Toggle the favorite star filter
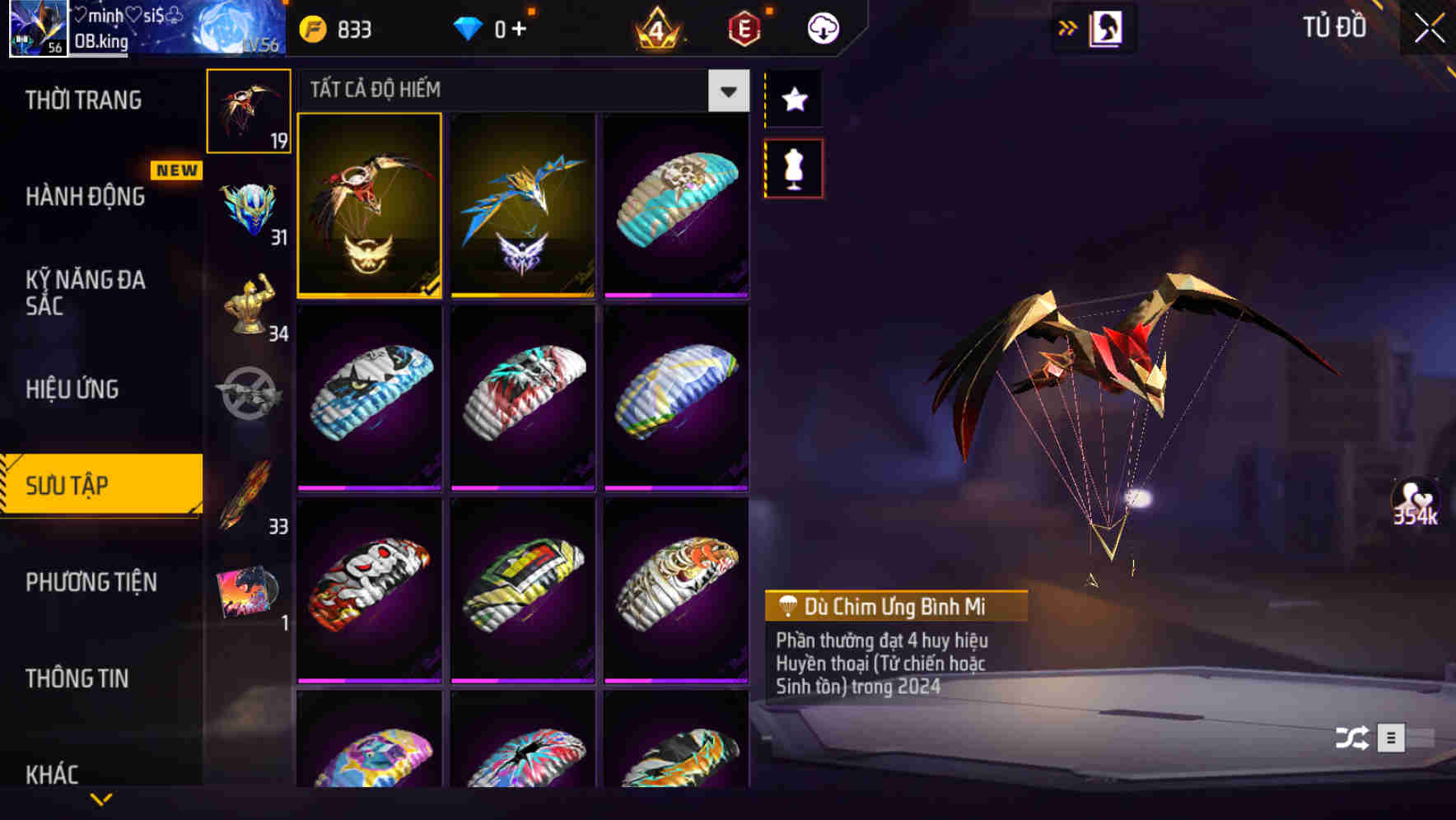The image size is (1456, 820). (x=793, y=100)
